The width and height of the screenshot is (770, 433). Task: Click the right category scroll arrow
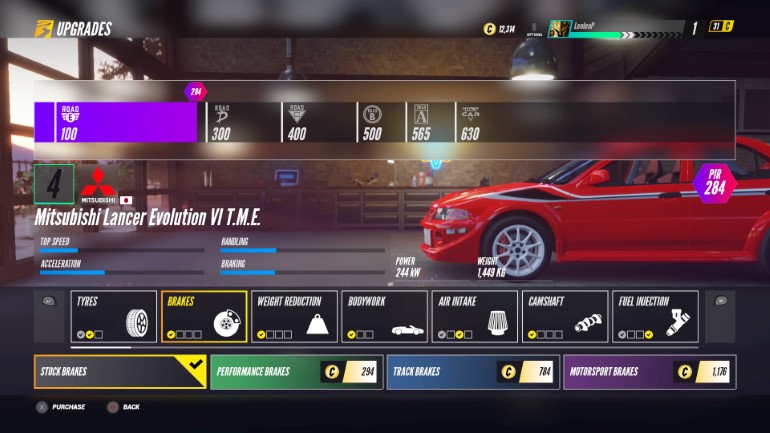click(720, 300)
